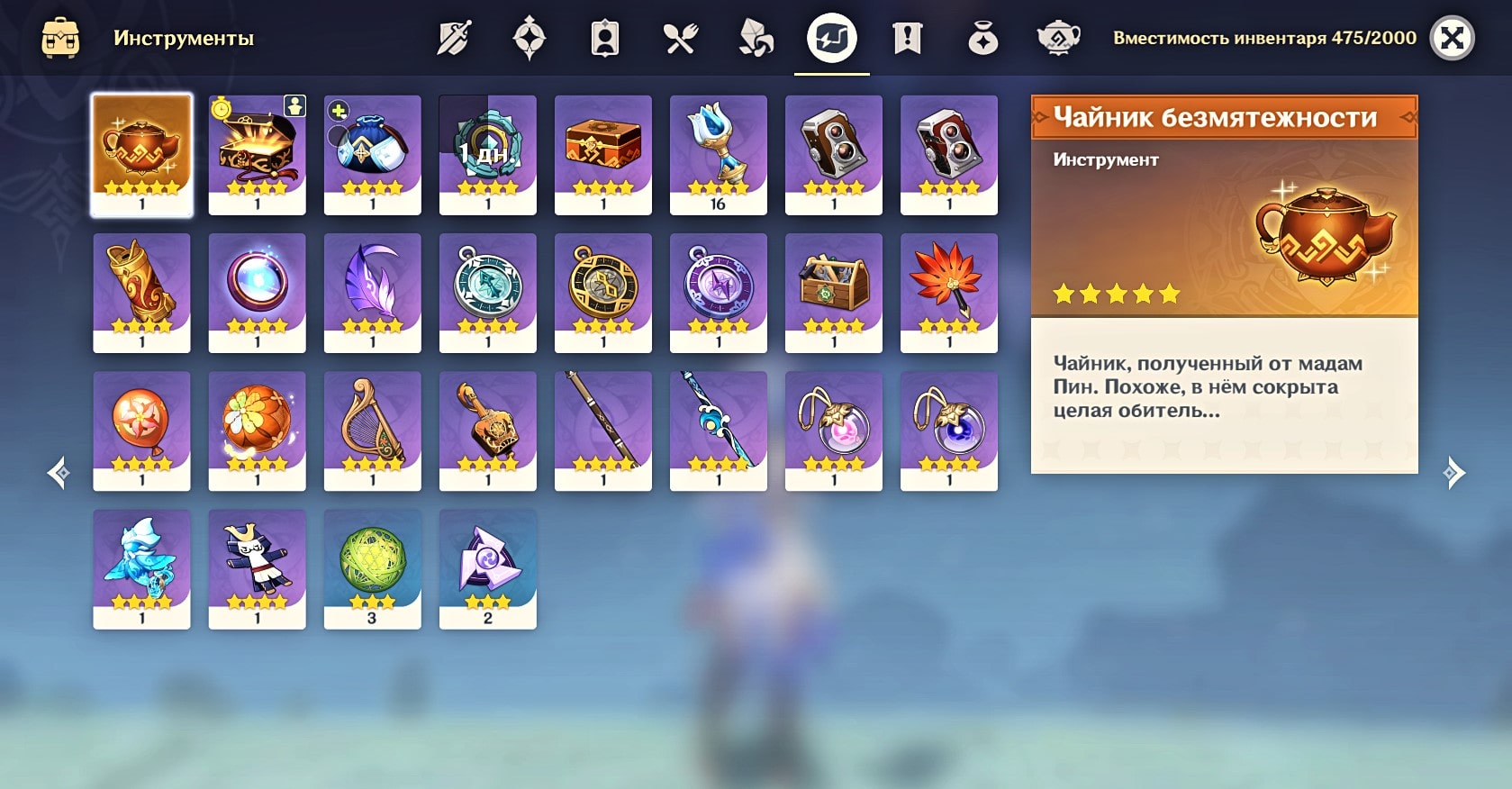
Task: Go to the previous page arrow
Action: 59,473
